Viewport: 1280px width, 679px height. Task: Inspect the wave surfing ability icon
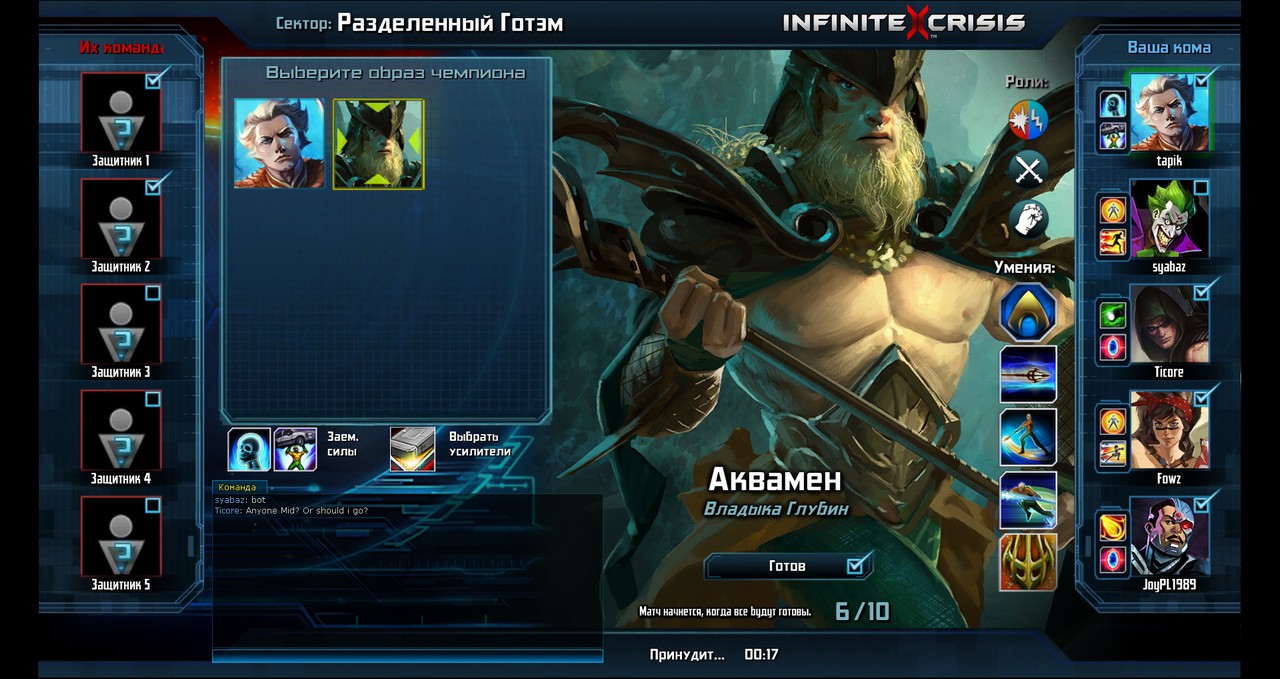pos(1028,436)
